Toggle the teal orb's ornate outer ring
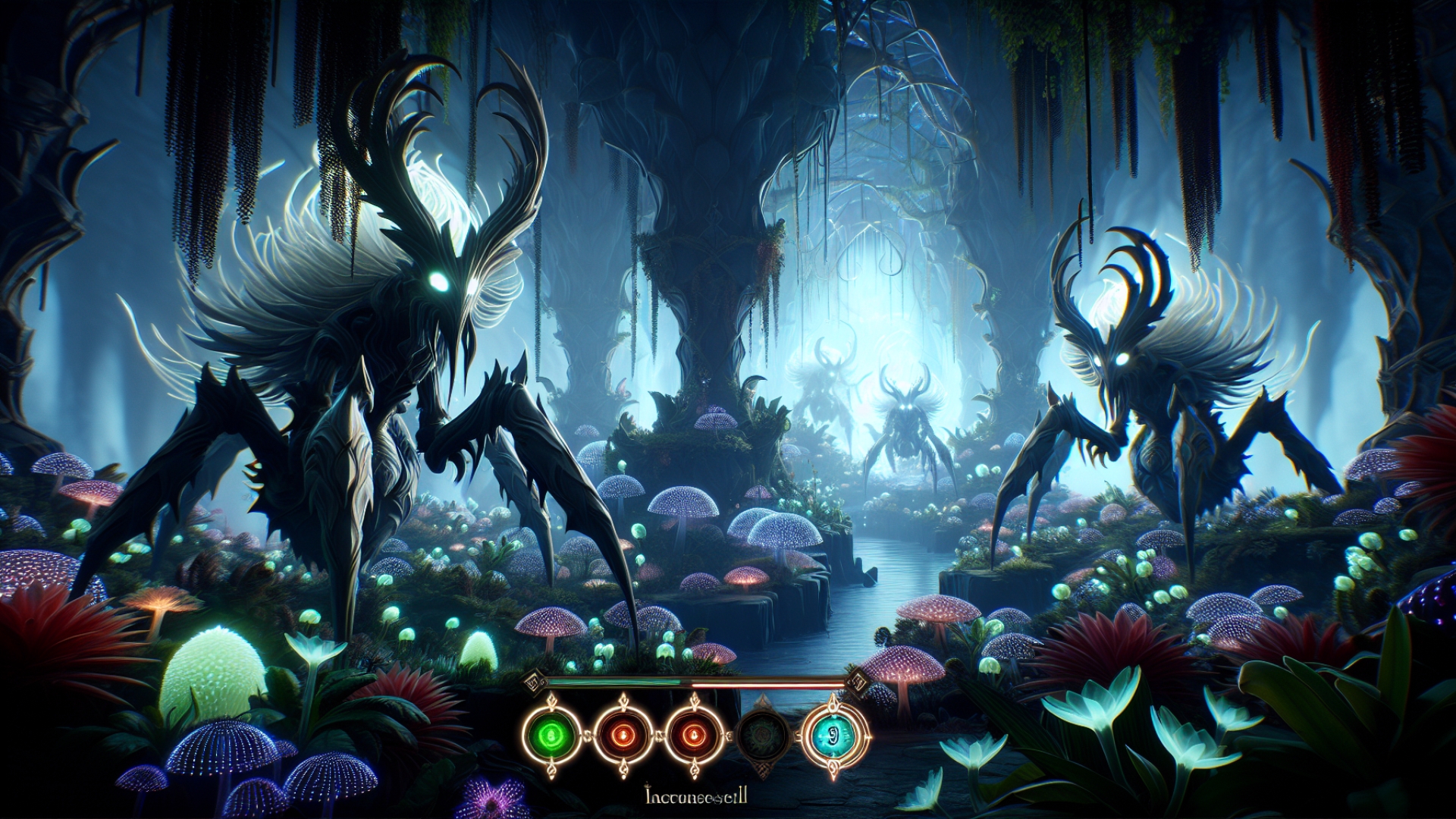 tap(834, 709)
